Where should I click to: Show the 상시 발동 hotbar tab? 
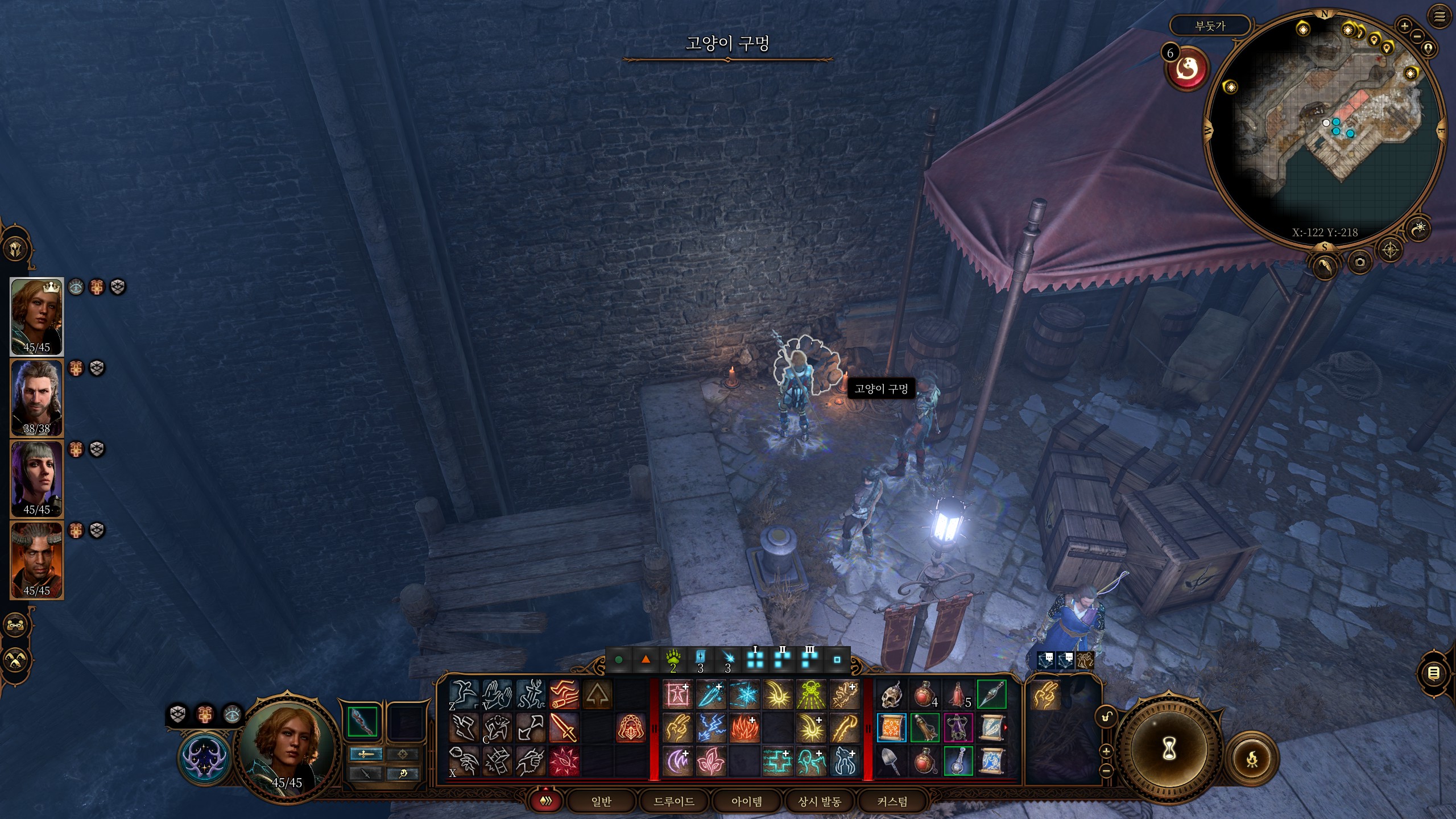tap(819, 801)
